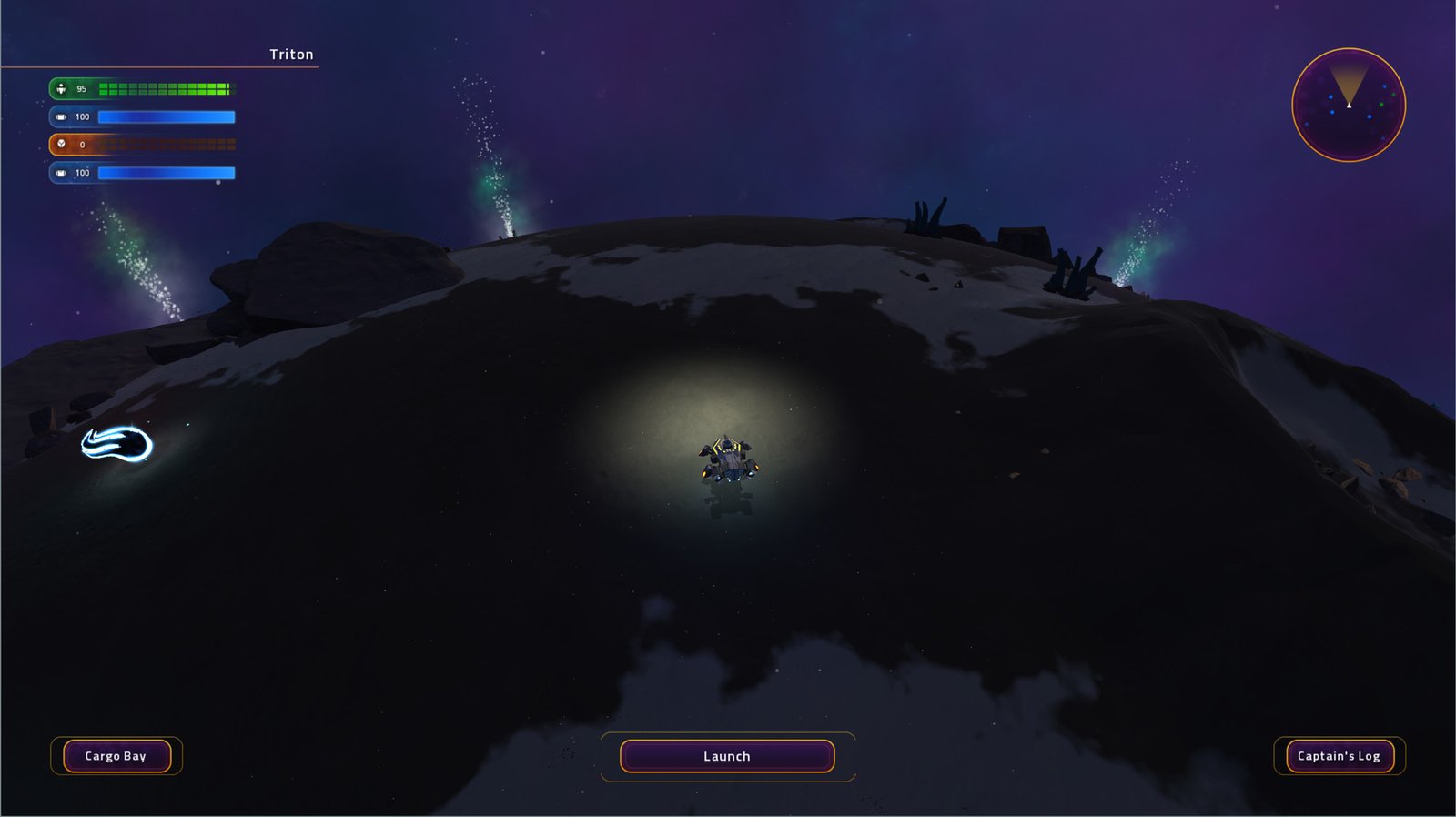Image resolution: width=1456 pixels, height=817 pixels.
Task: Click a blue deposit dot on the minimap
Action: click(1369, 116)
